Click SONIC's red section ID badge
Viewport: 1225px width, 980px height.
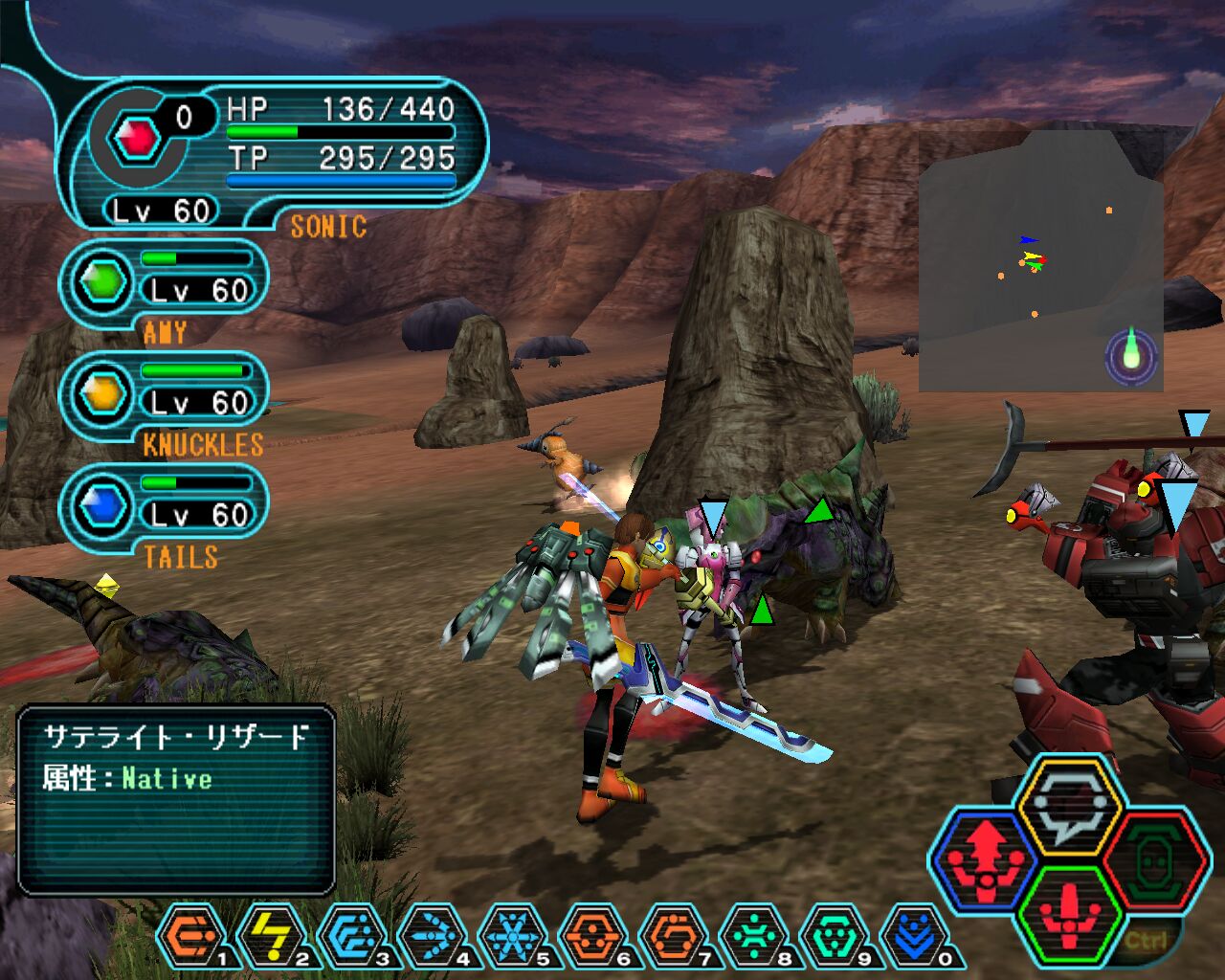[137, 140]
